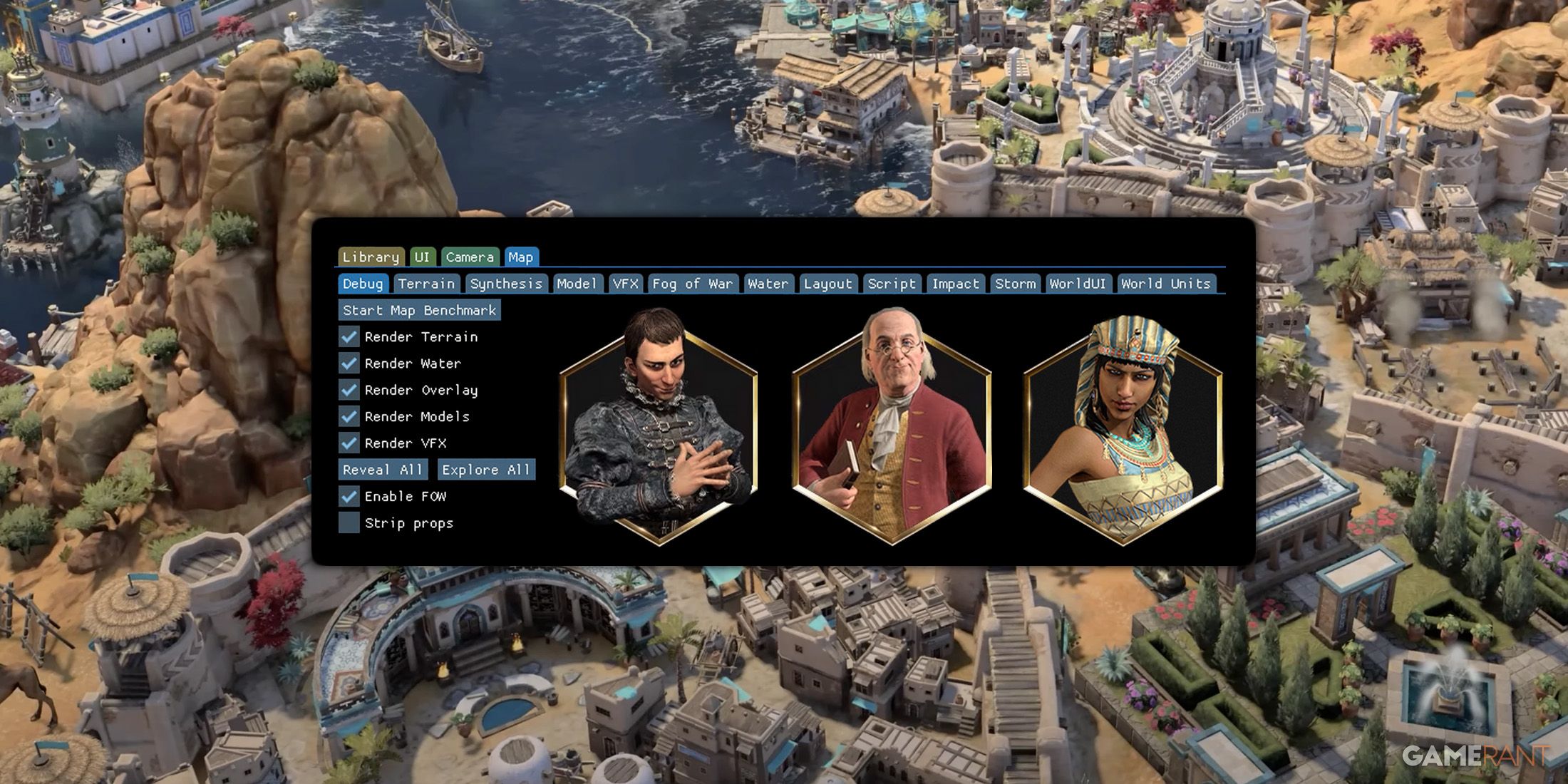
Task: Open the VFX tab
Action: (625, 283)
